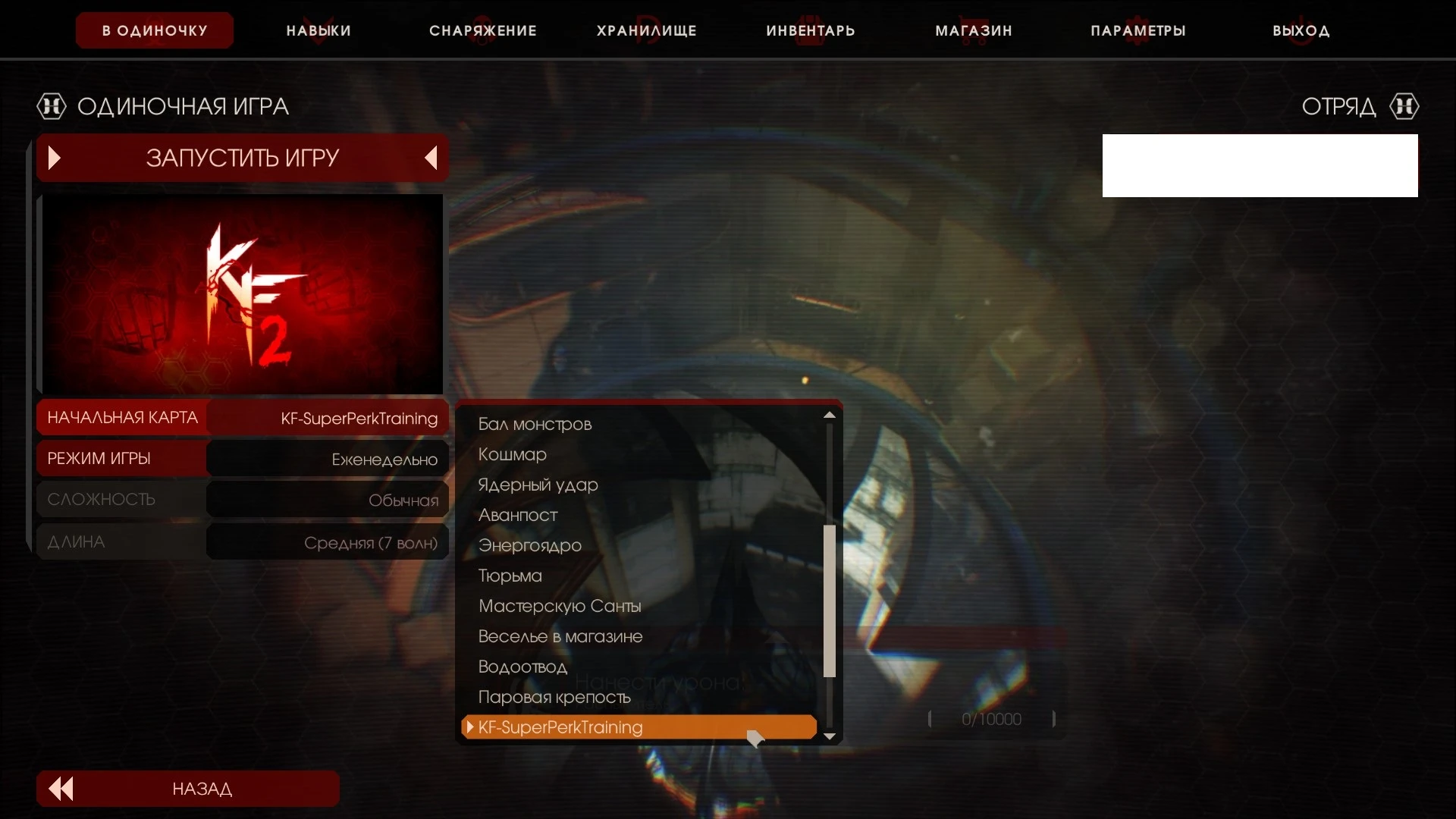Open the squad panel via ОТРЯД icon

pyautogui.click(x=1404, y=105)
